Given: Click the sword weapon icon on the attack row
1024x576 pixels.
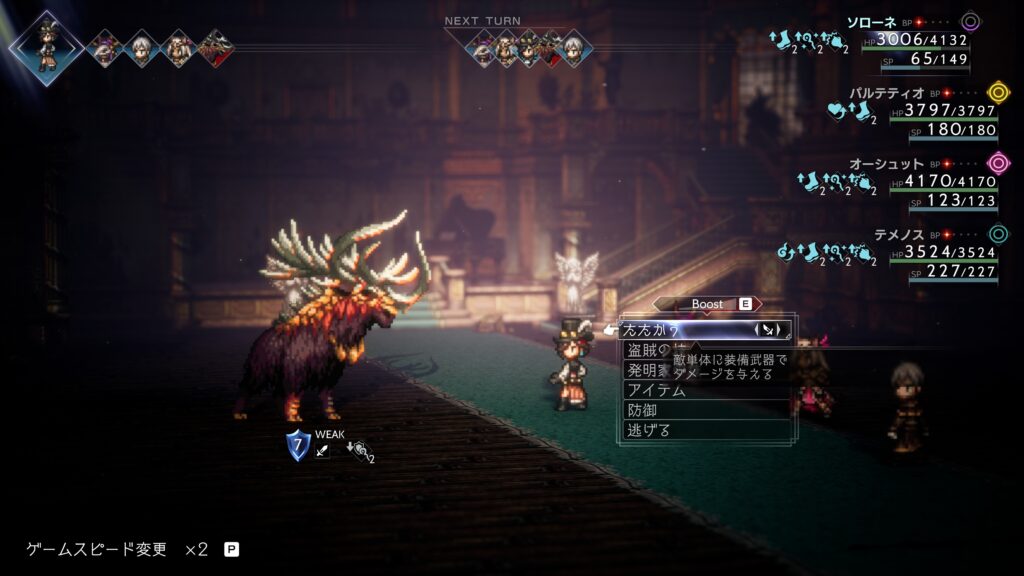Looking at the screenshot, I should pos(771,329).
